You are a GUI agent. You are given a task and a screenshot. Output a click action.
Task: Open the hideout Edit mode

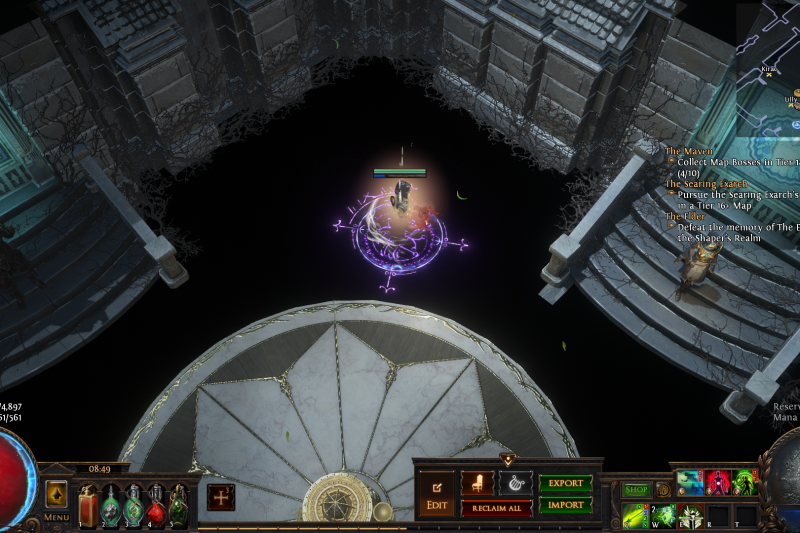click(436, 492)
